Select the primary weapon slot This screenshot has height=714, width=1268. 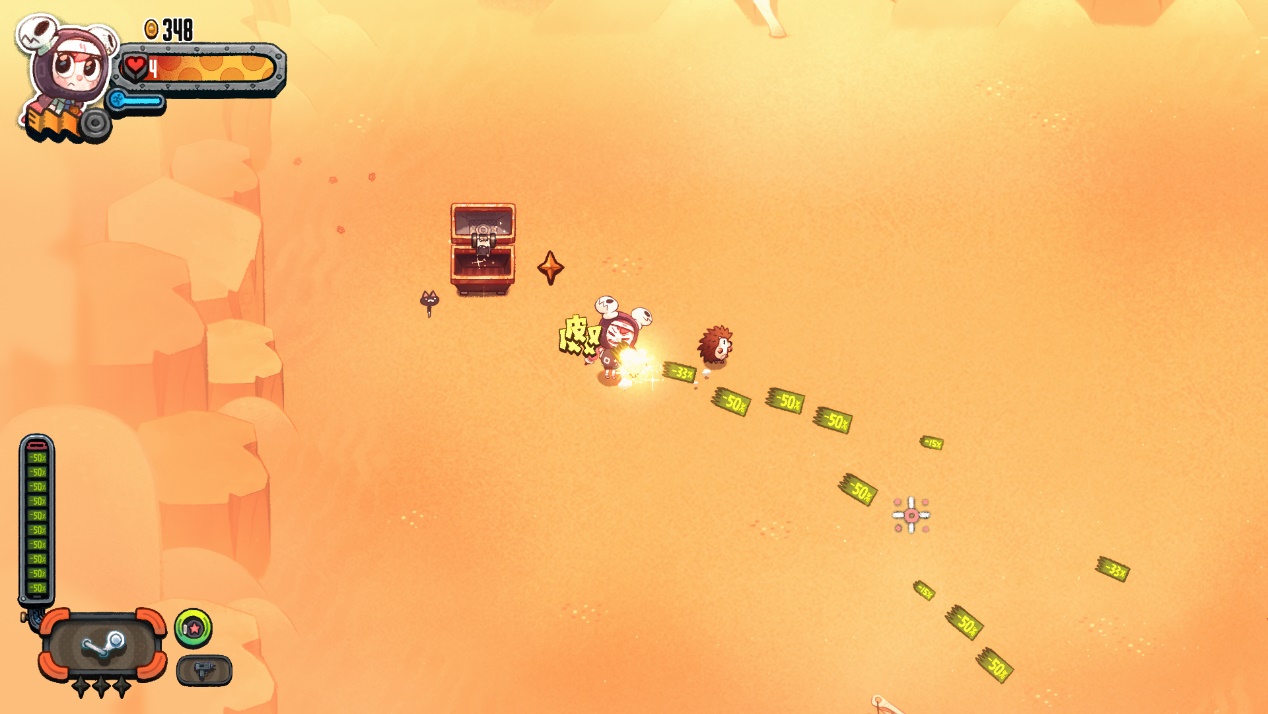[x=103, y=644]
